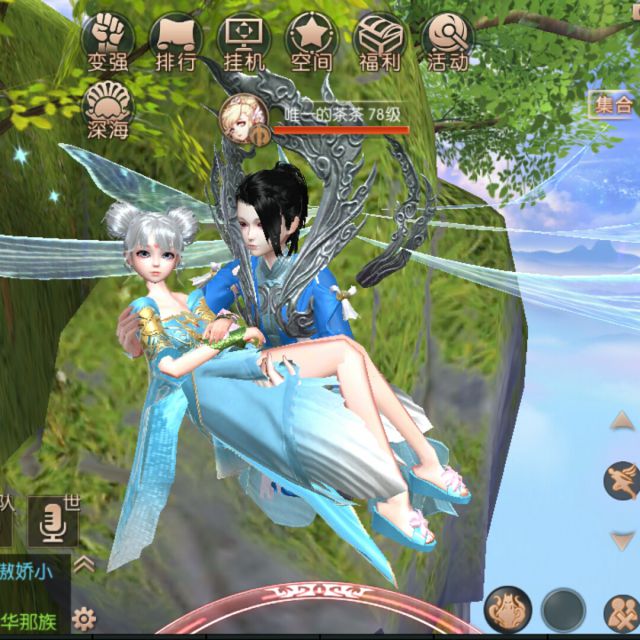Activate the 挂机 auto-battle icon
This screenshot has width=640, height=640.
pyautogui.click(x=242, y=42)
